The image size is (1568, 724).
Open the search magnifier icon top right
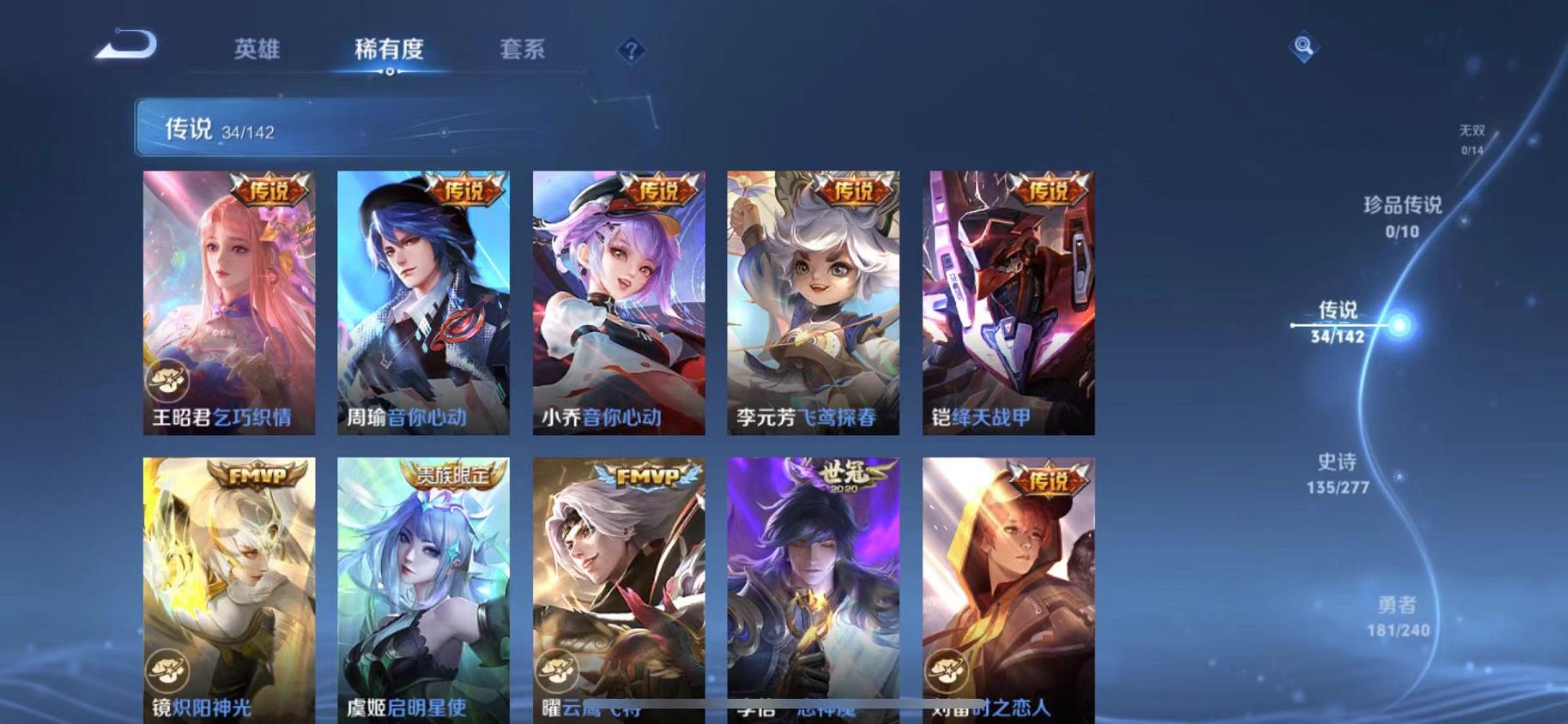[x=1304, y=45]
